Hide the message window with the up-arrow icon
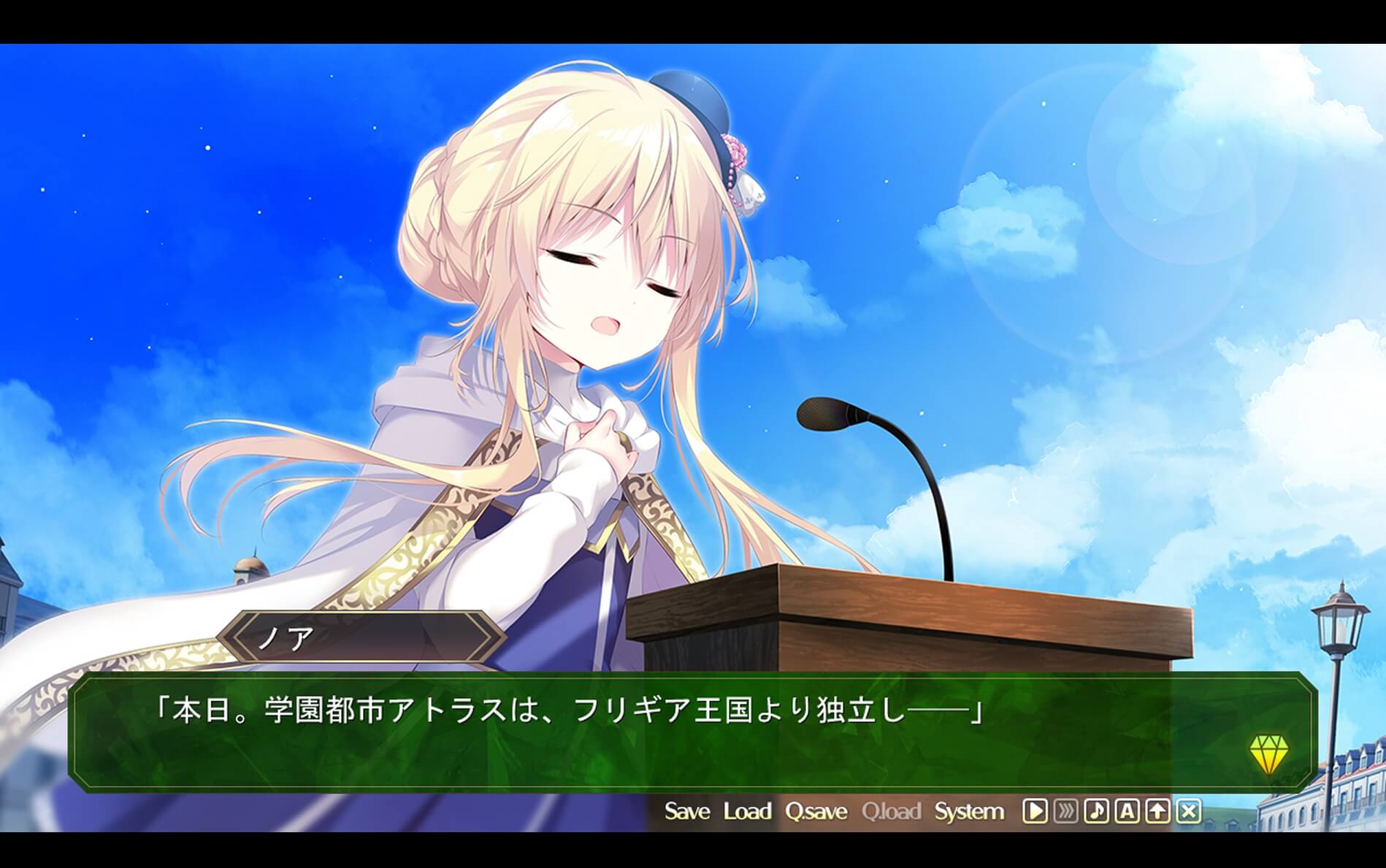 click(x=1156, y=811)
